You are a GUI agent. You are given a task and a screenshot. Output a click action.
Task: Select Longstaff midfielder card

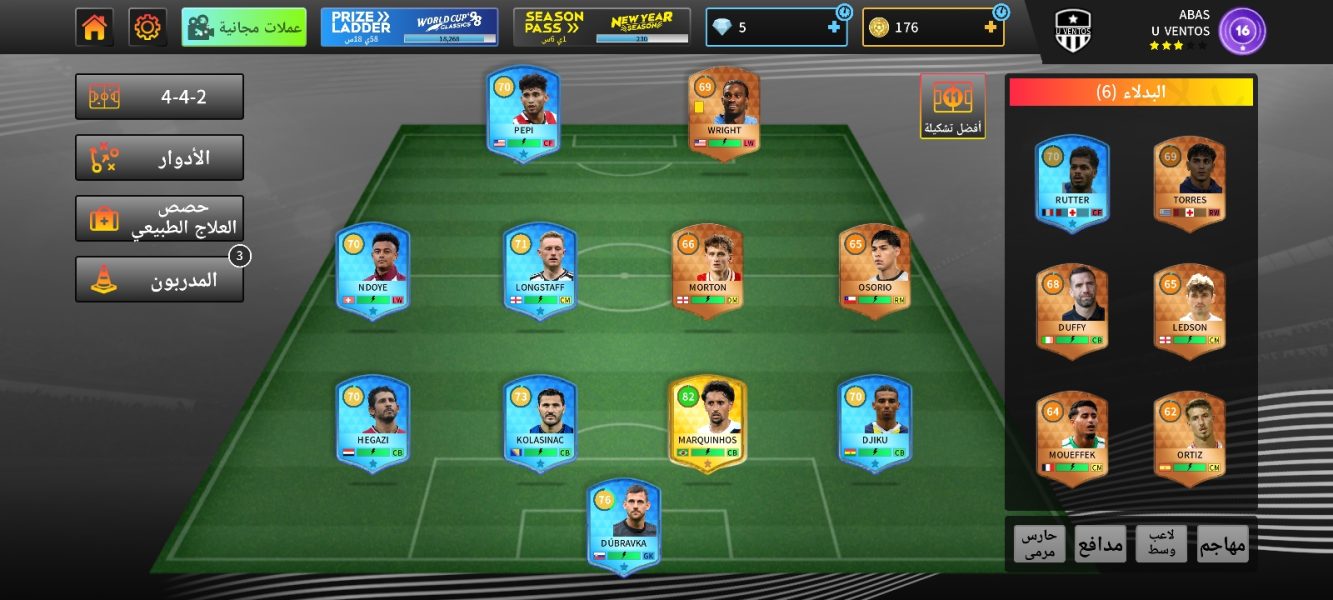540,270
